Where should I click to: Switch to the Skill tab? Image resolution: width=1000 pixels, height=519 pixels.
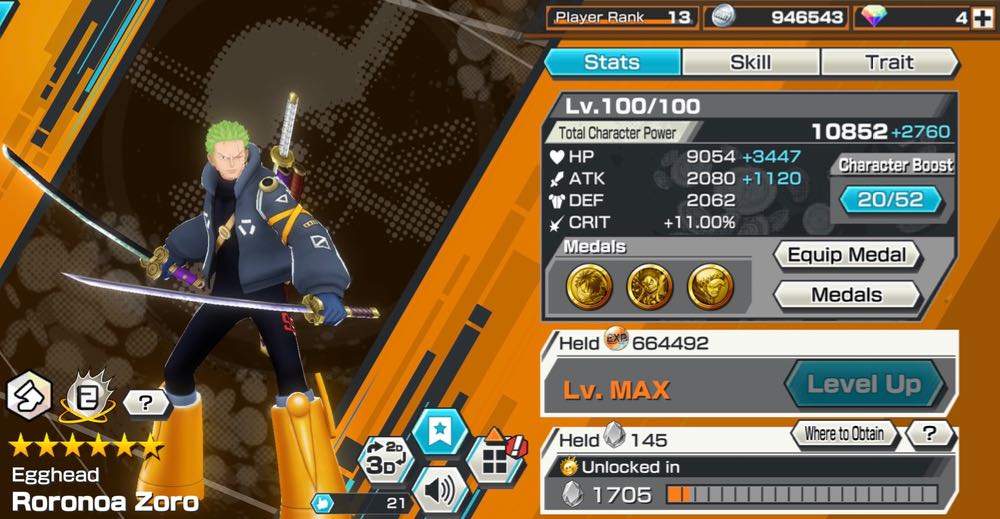(750, 62)
